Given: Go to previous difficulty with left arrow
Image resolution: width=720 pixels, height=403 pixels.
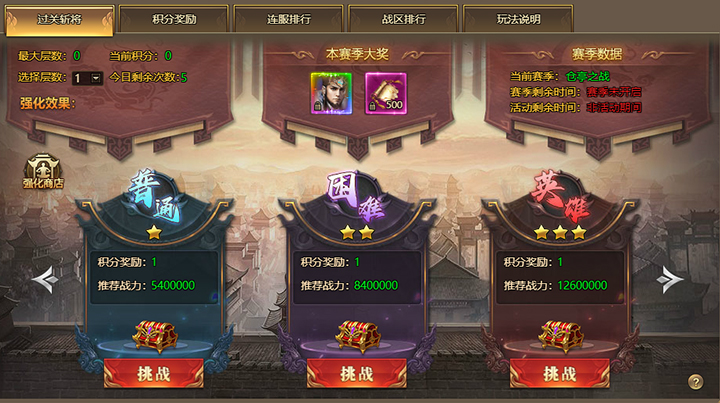Looking at the screenshot, I should 44,280.
